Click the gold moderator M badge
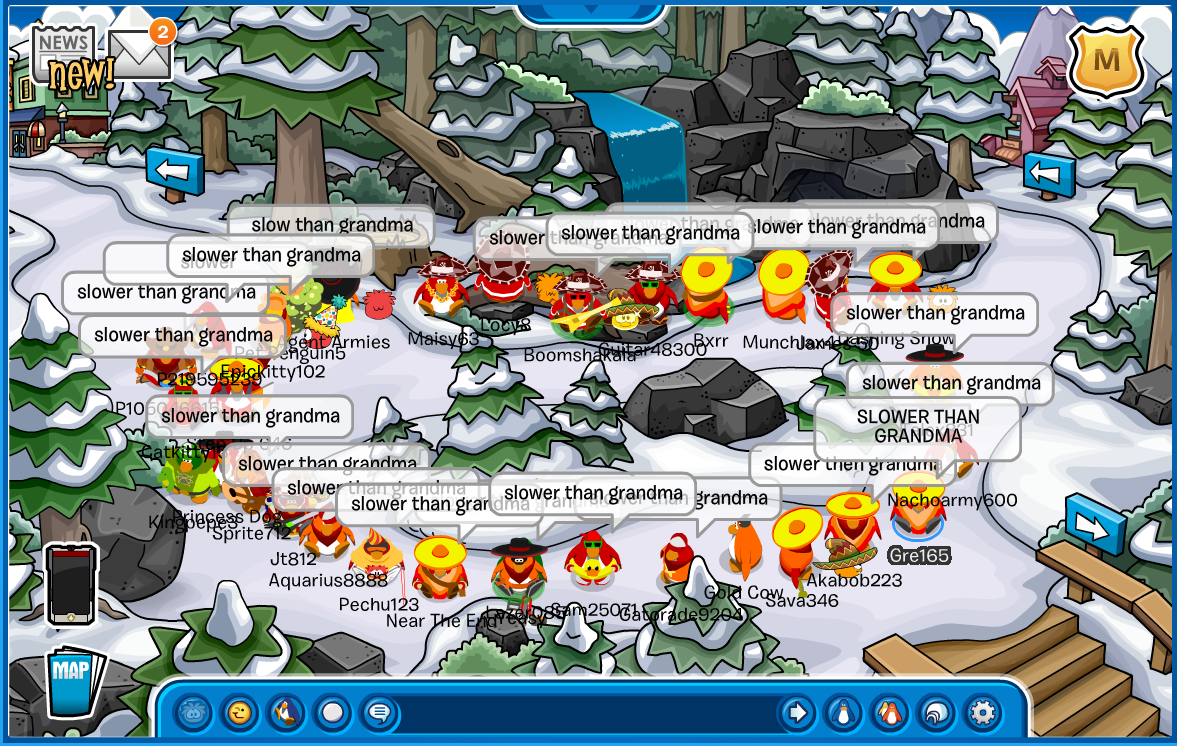The image size is (1177, 746). pyautogui.click(x=1105, y=61)
